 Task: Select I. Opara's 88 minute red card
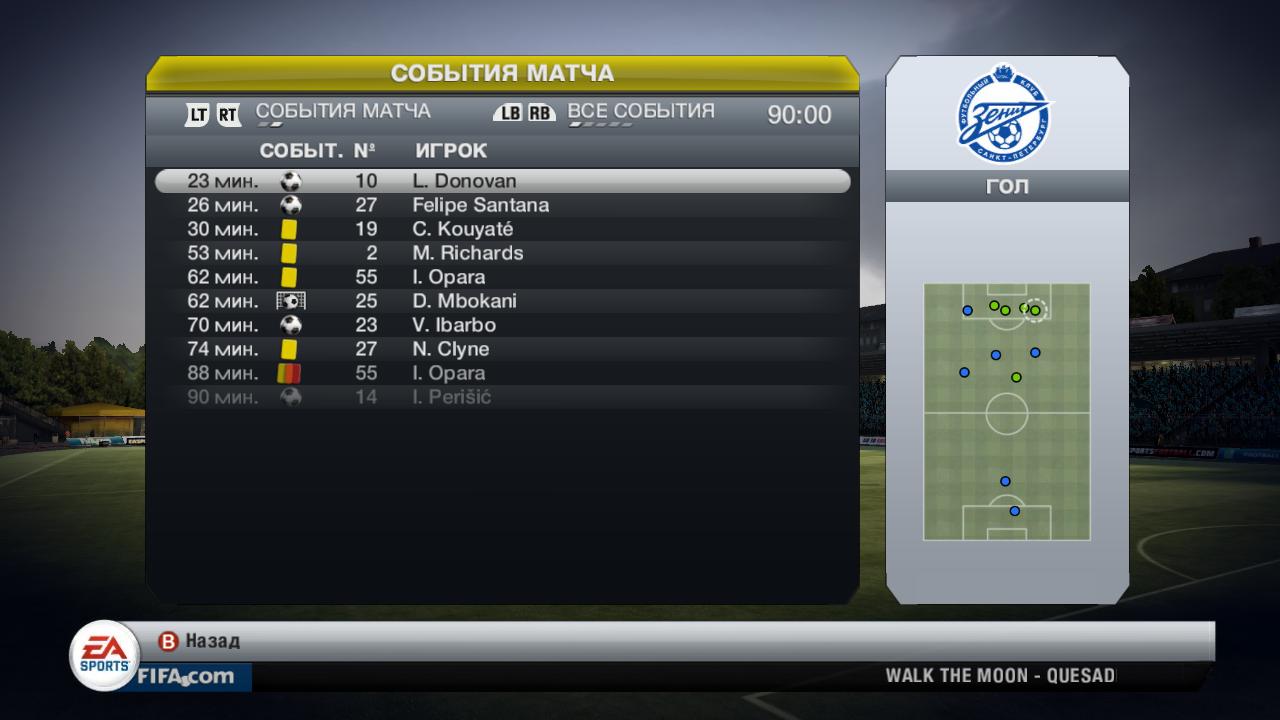click(x=502, y=373)
